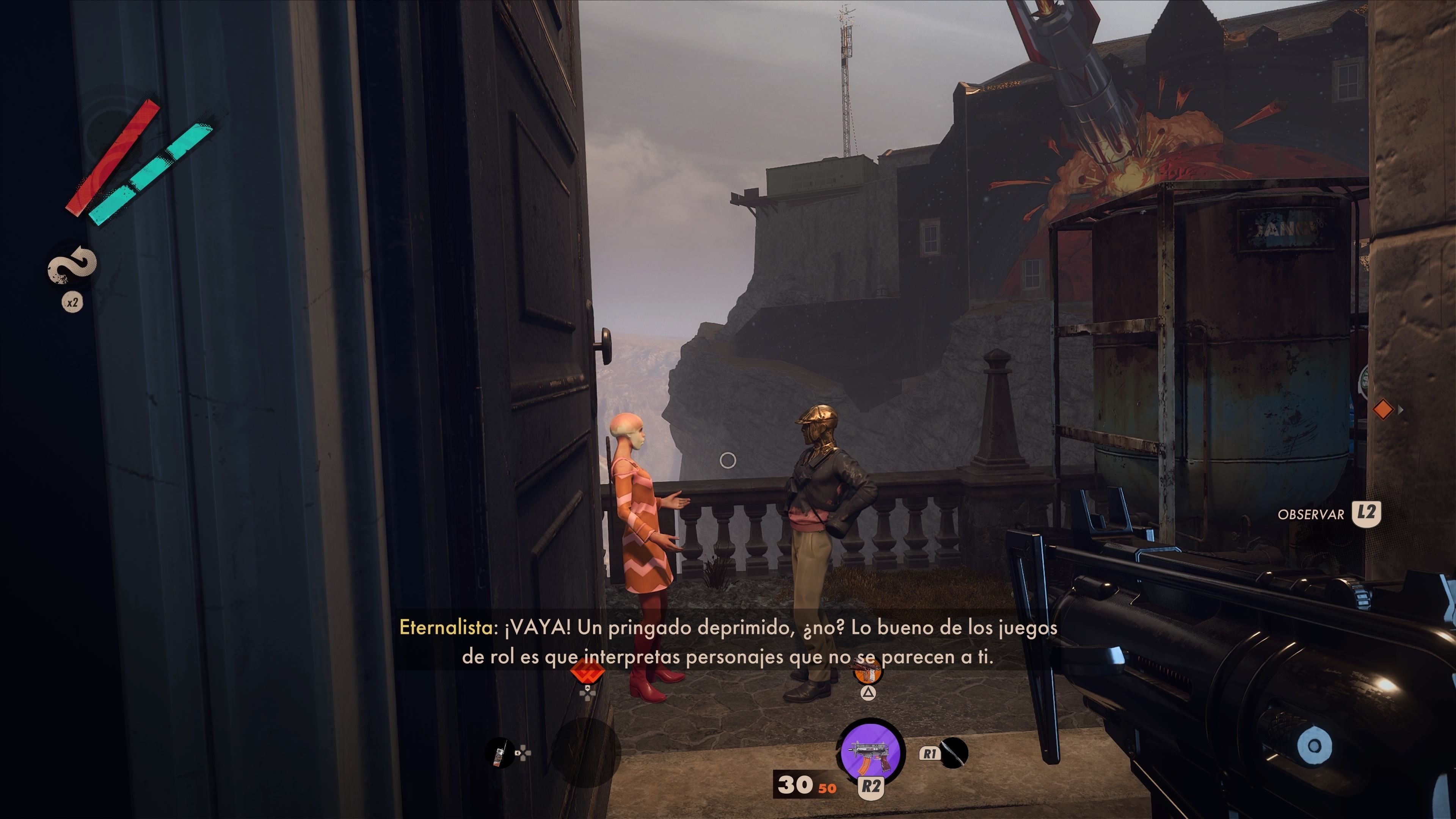Select the orange pistol swap icon
This screenshot has height=819, width=1456.
(868, 672)
